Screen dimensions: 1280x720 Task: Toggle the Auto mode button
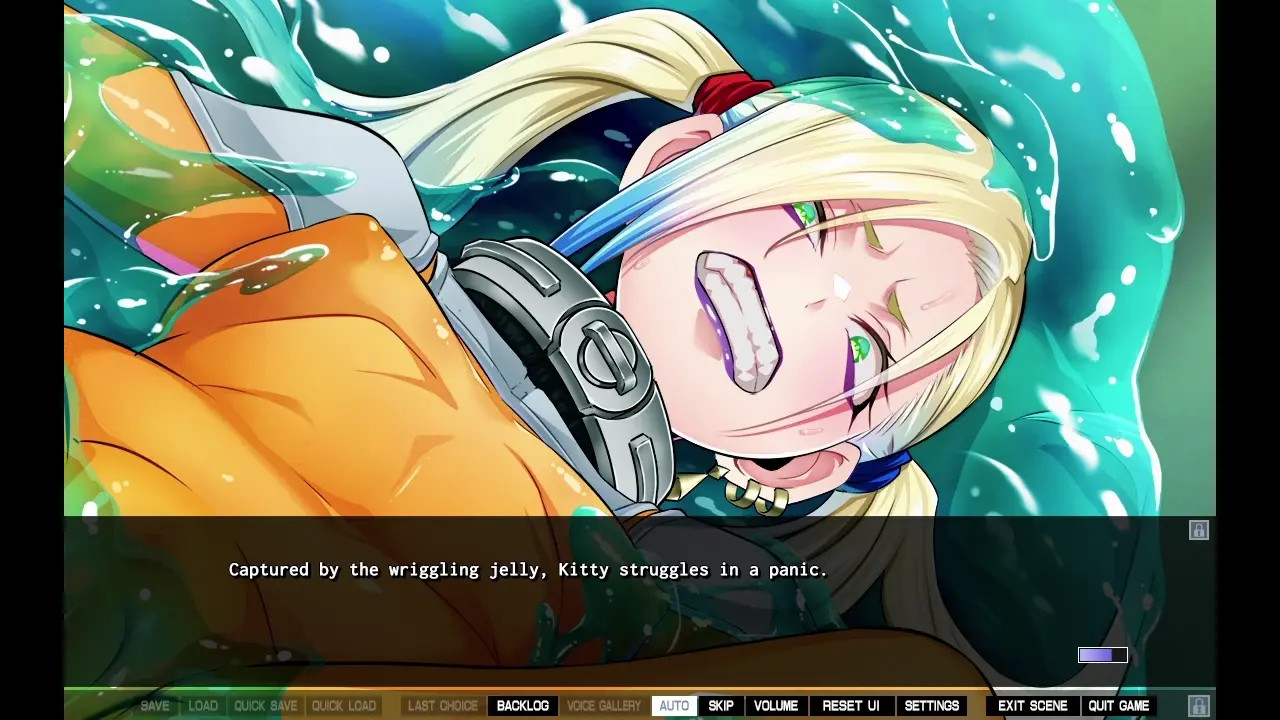(x=674, y=706)
